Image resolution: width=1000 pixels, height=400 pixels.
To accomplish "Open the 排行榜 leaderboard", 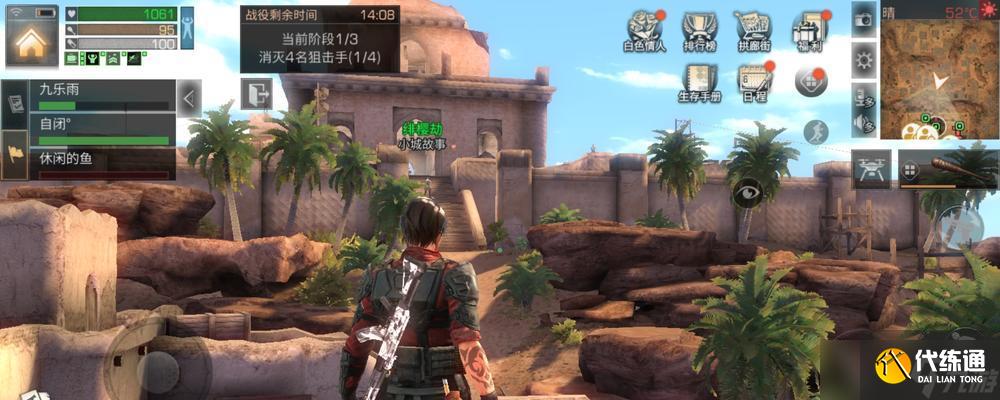I will [702, 31].
